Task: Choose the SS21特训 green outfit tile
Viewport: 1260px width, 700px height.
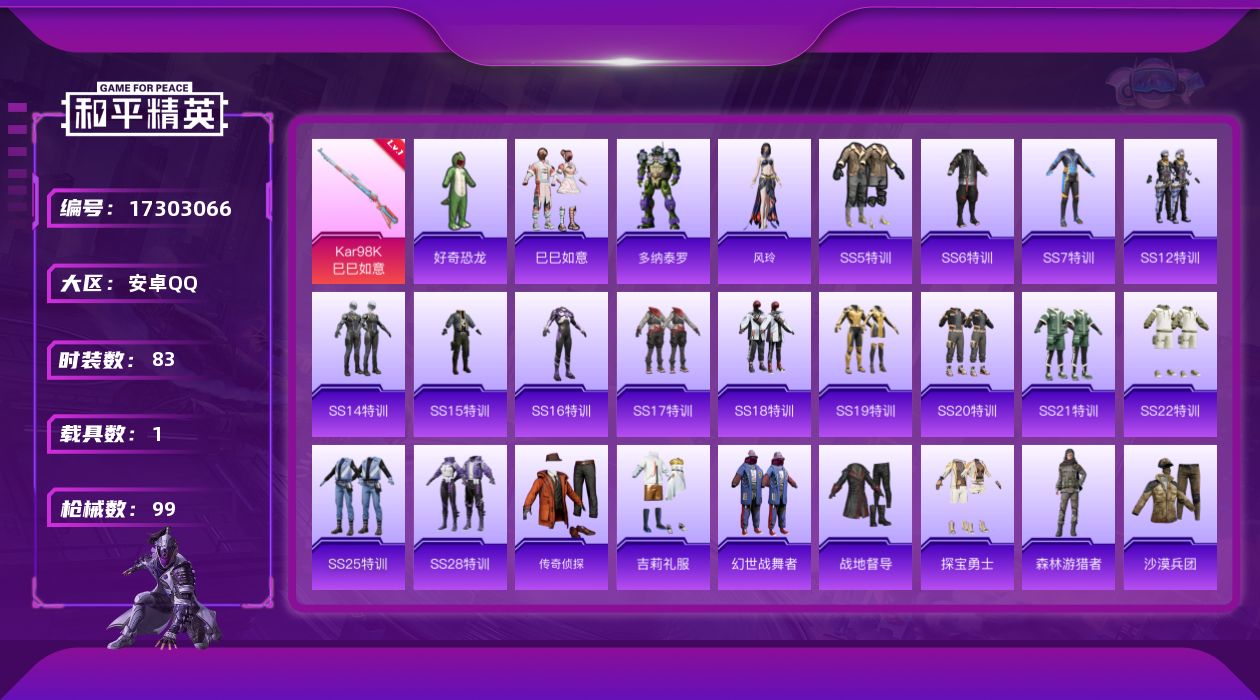Action: click(x=1068, y=364)
